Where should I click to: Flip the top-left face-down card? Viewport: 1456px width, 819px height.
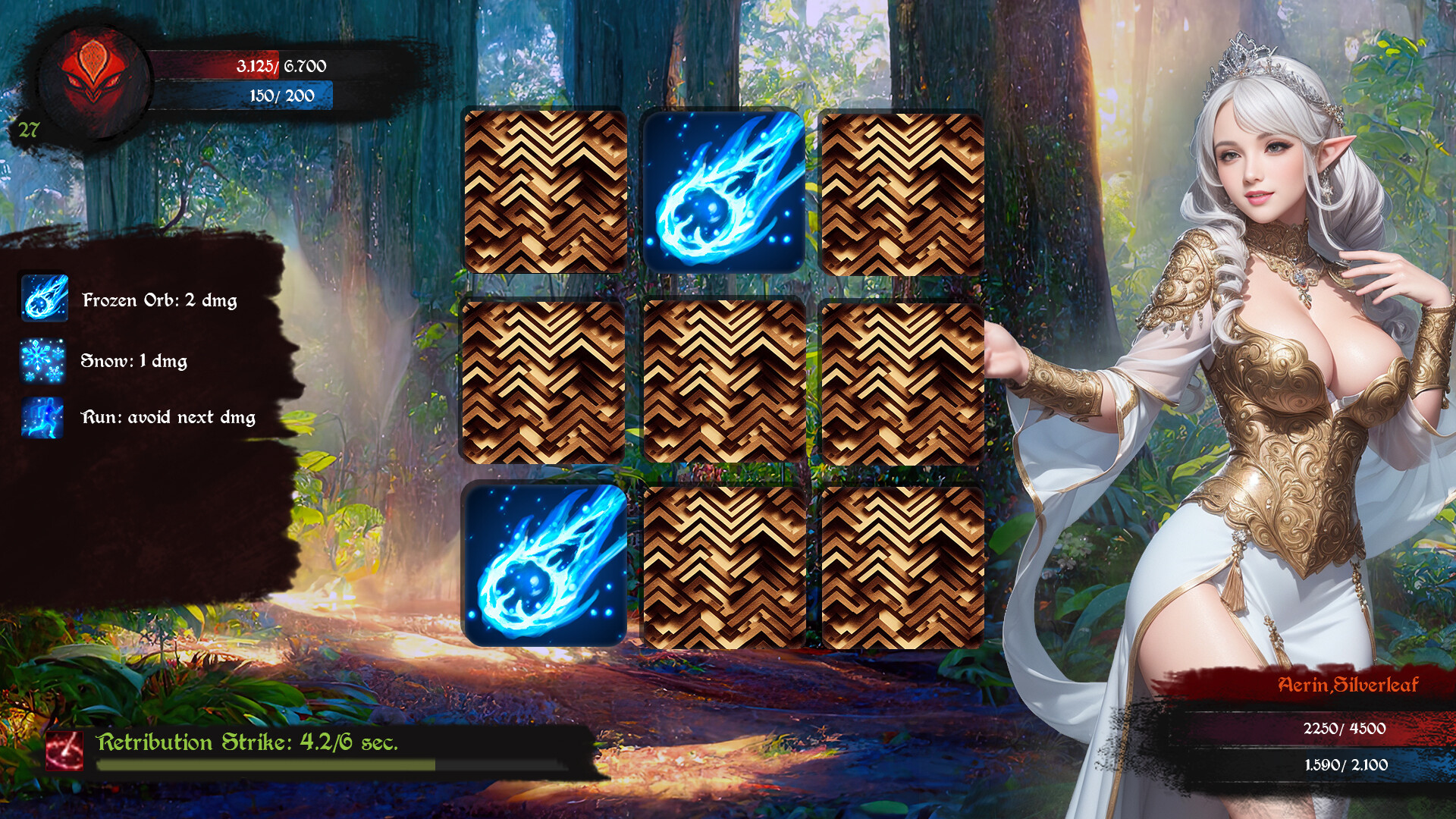click(x=544, y=190)
